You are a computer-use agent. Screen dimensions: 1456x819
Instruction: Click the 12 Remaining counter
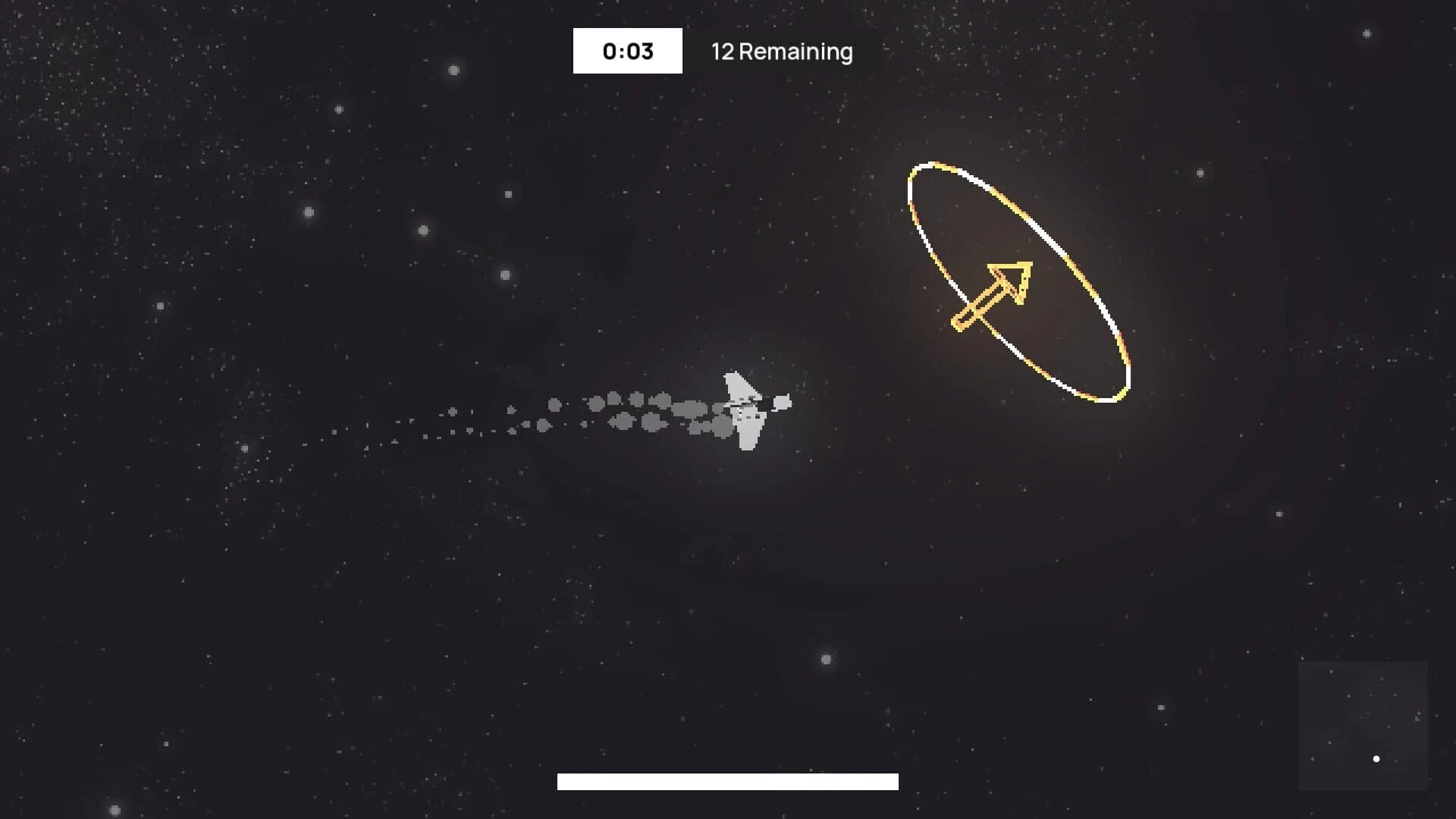[781, 52]
